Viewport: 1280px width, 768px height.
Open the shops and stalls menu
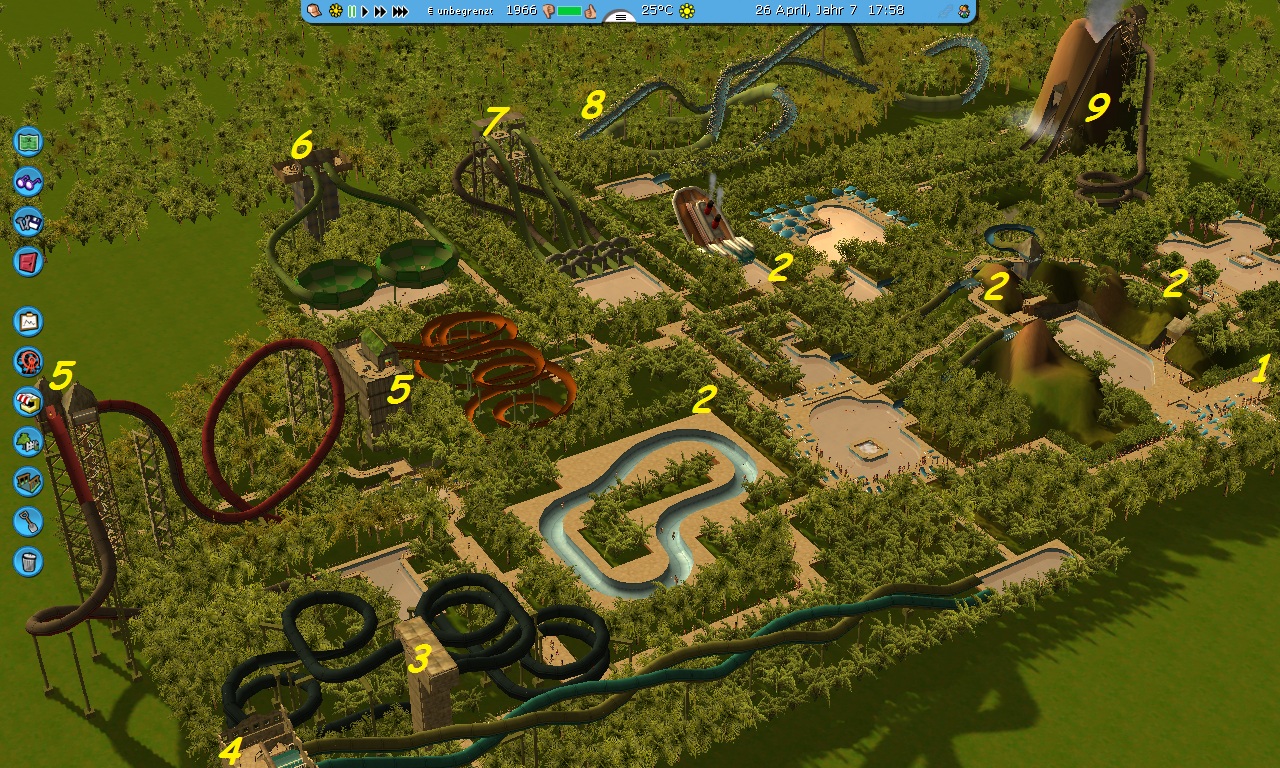[x=28, y=401]
